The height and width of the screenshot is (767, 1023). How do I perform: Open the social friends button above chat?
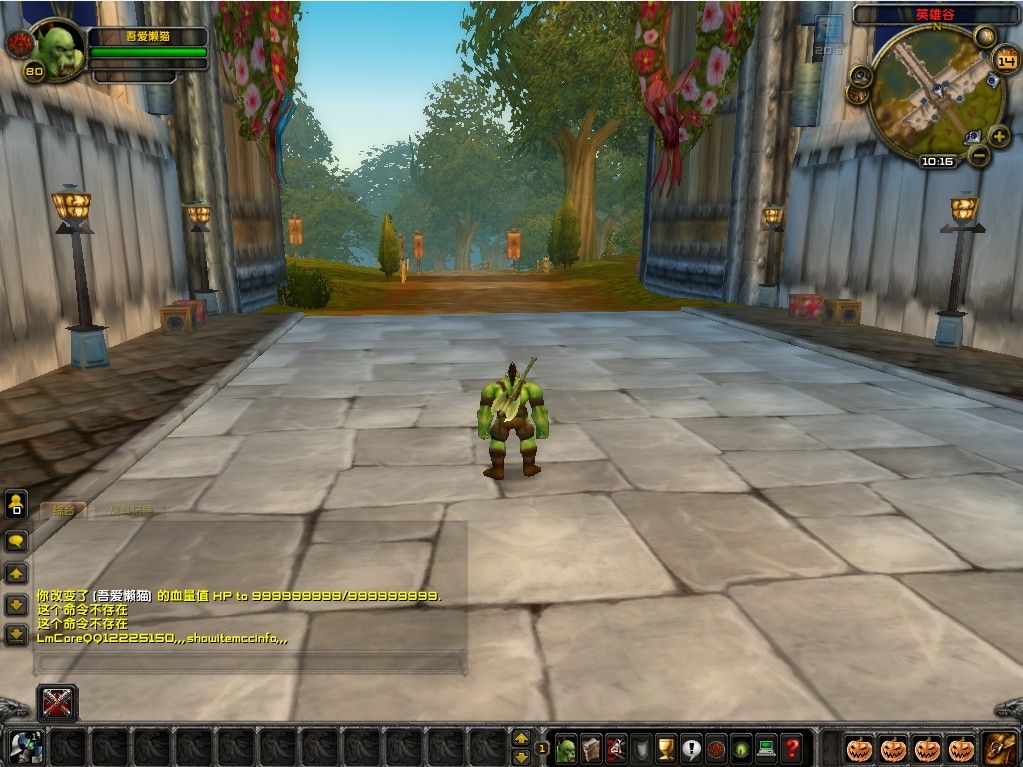(16, 503)
